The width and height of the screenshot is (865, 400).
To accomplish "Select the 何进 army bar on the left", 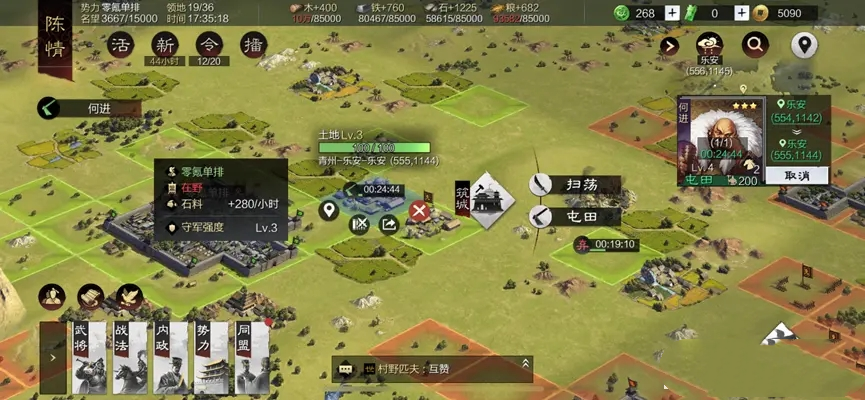I will tap(96, 108).
